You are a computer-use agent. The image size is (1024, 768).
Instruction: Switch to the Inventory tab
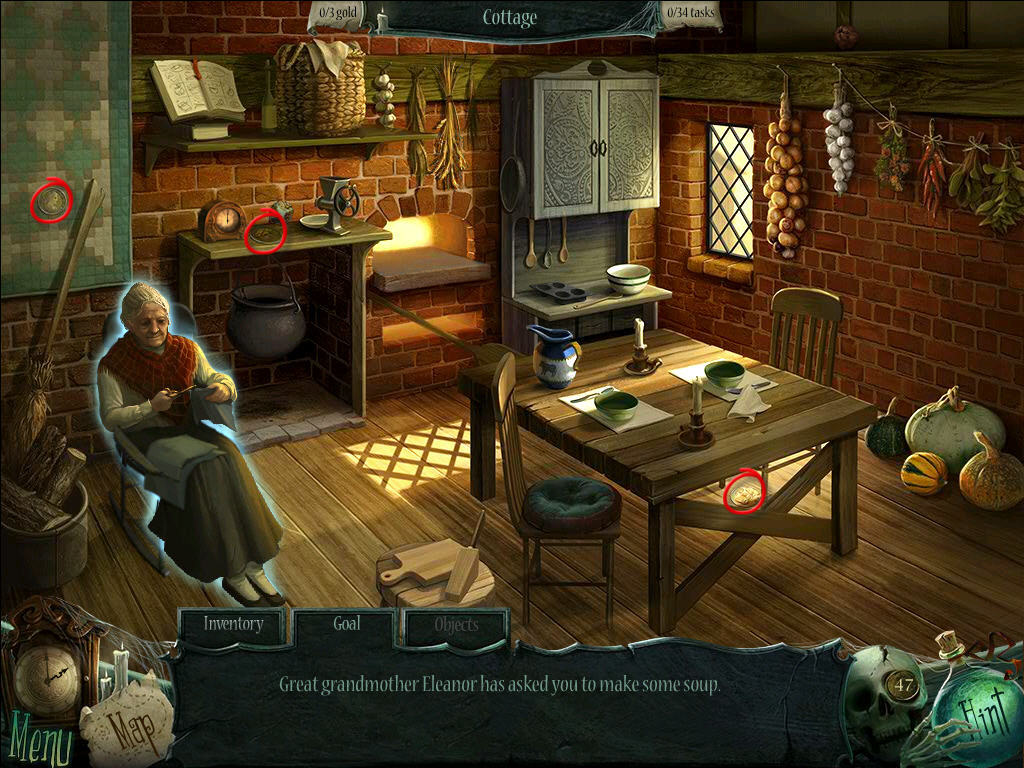pos(234,625)
